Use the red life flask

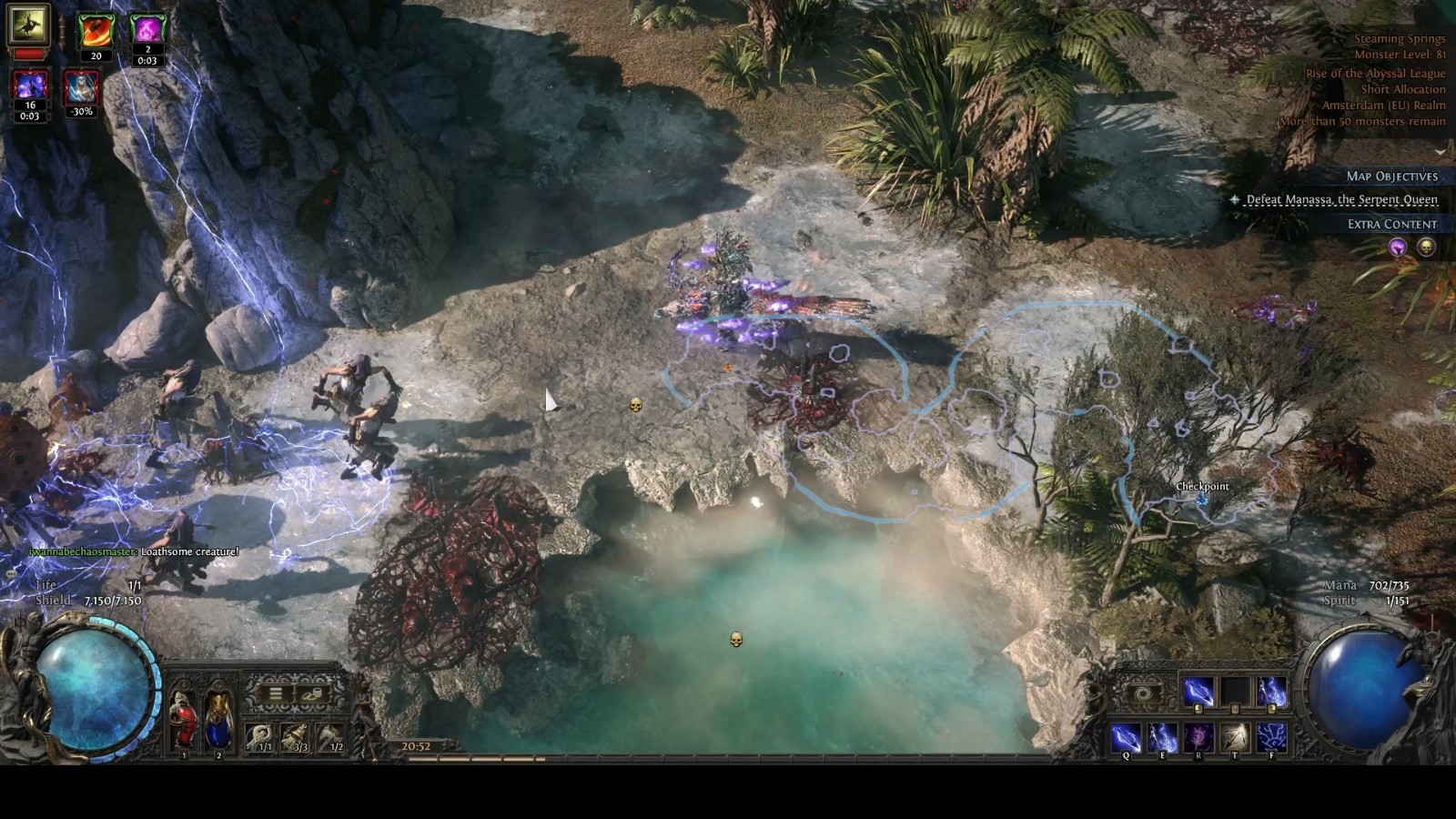coord(184,719)
